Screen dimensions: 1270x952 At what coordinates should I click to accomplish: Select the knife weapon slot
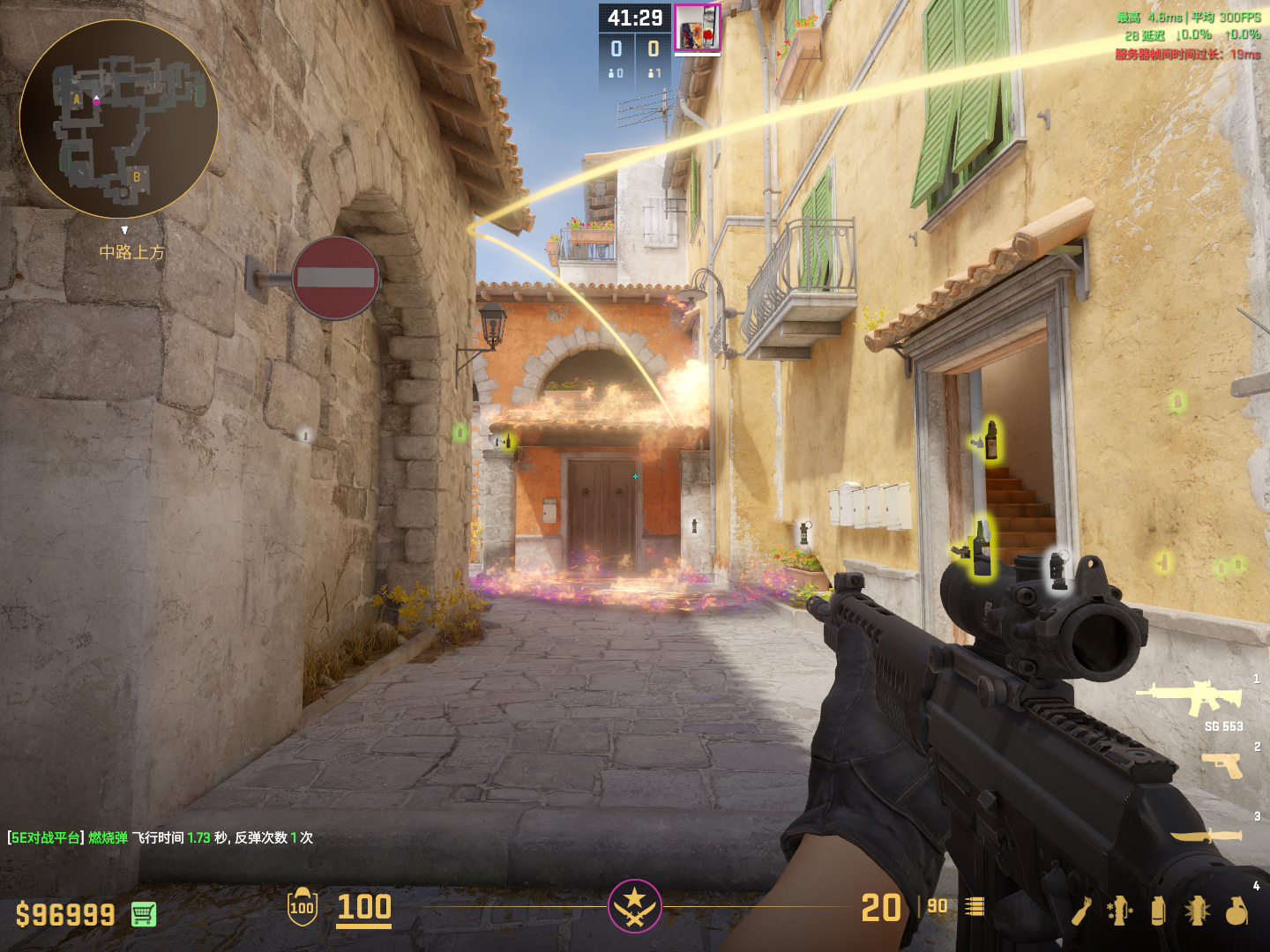[x=1206, y=835]
